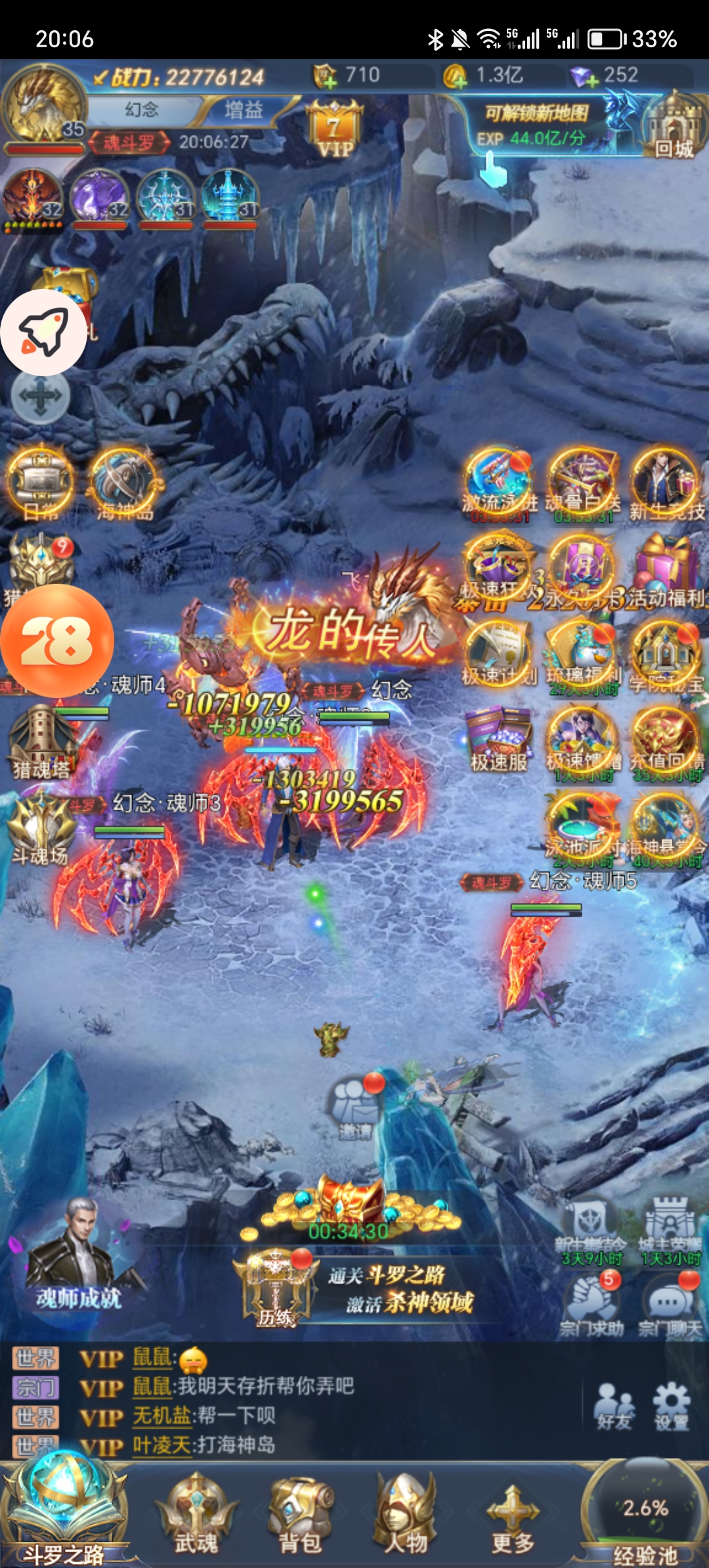This screenshot has height=1568, width=709.
Task: Expand the 更多 more menu
Action: (513, 1518)
